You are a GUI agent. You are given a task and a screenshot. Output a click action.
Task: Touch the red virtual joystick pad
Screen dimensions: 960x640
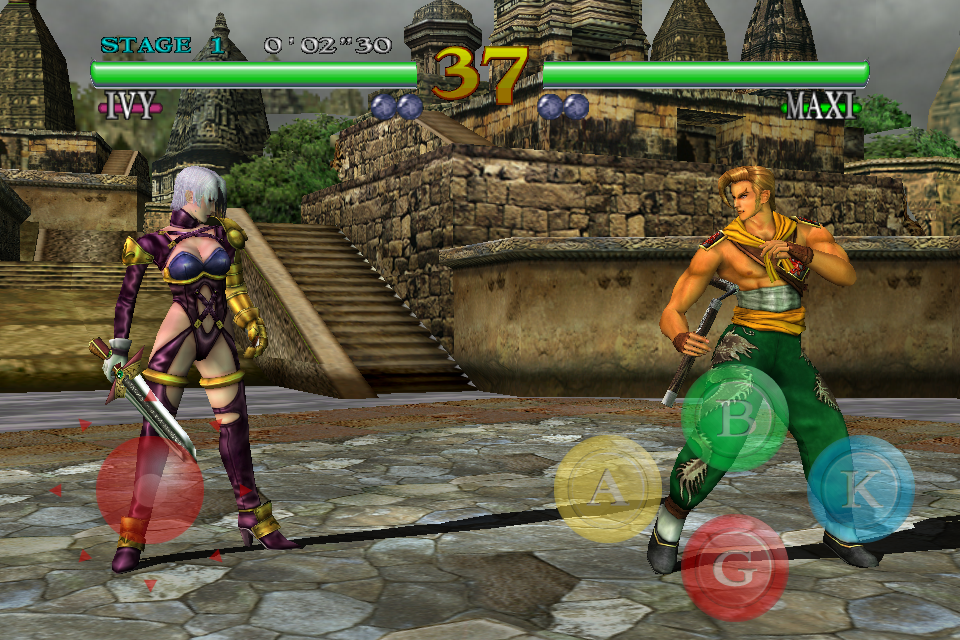pos(150,490)
